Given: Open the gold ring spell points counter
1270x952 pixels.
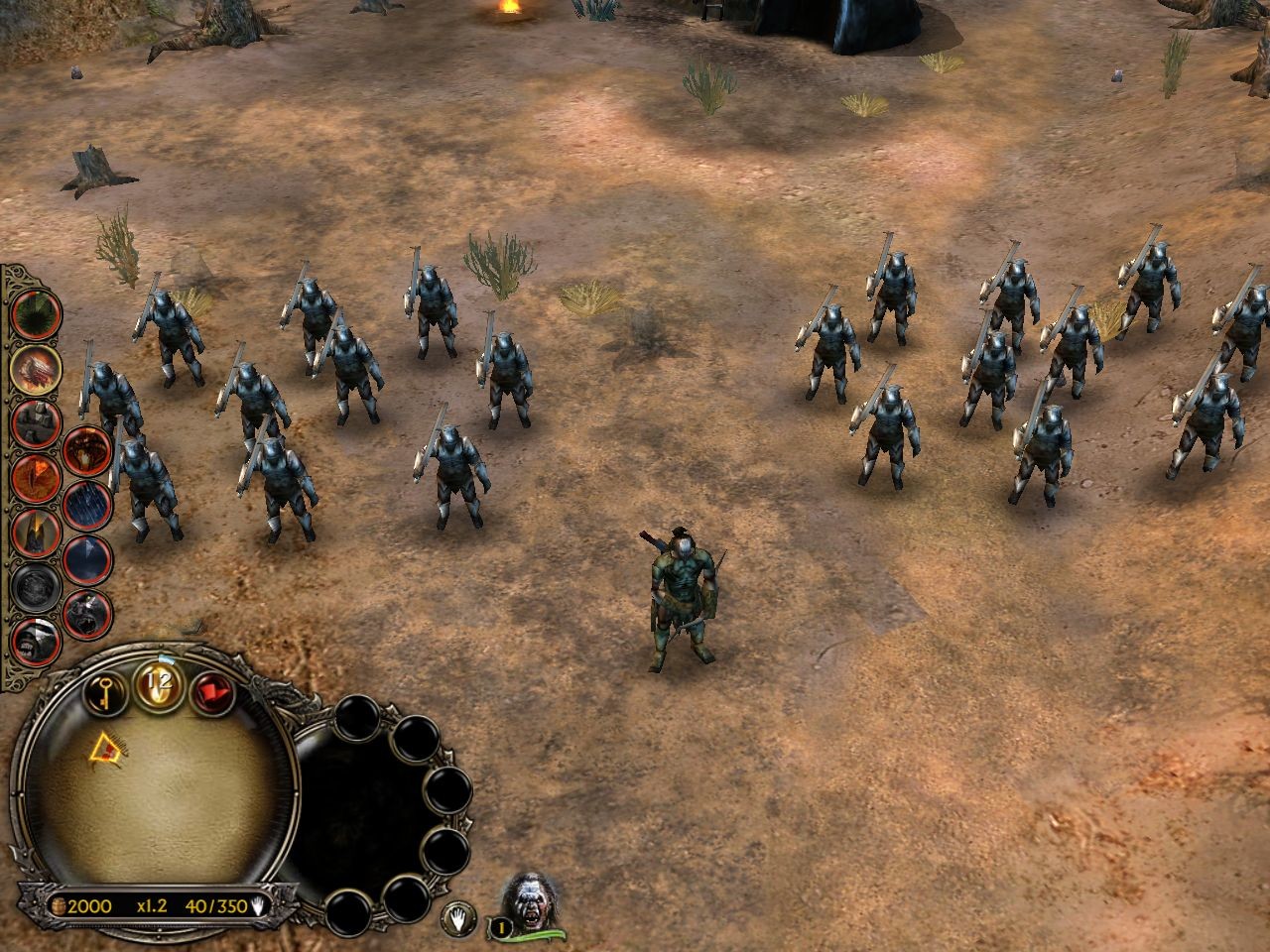Looking at the screenshot, I should 157,684.
